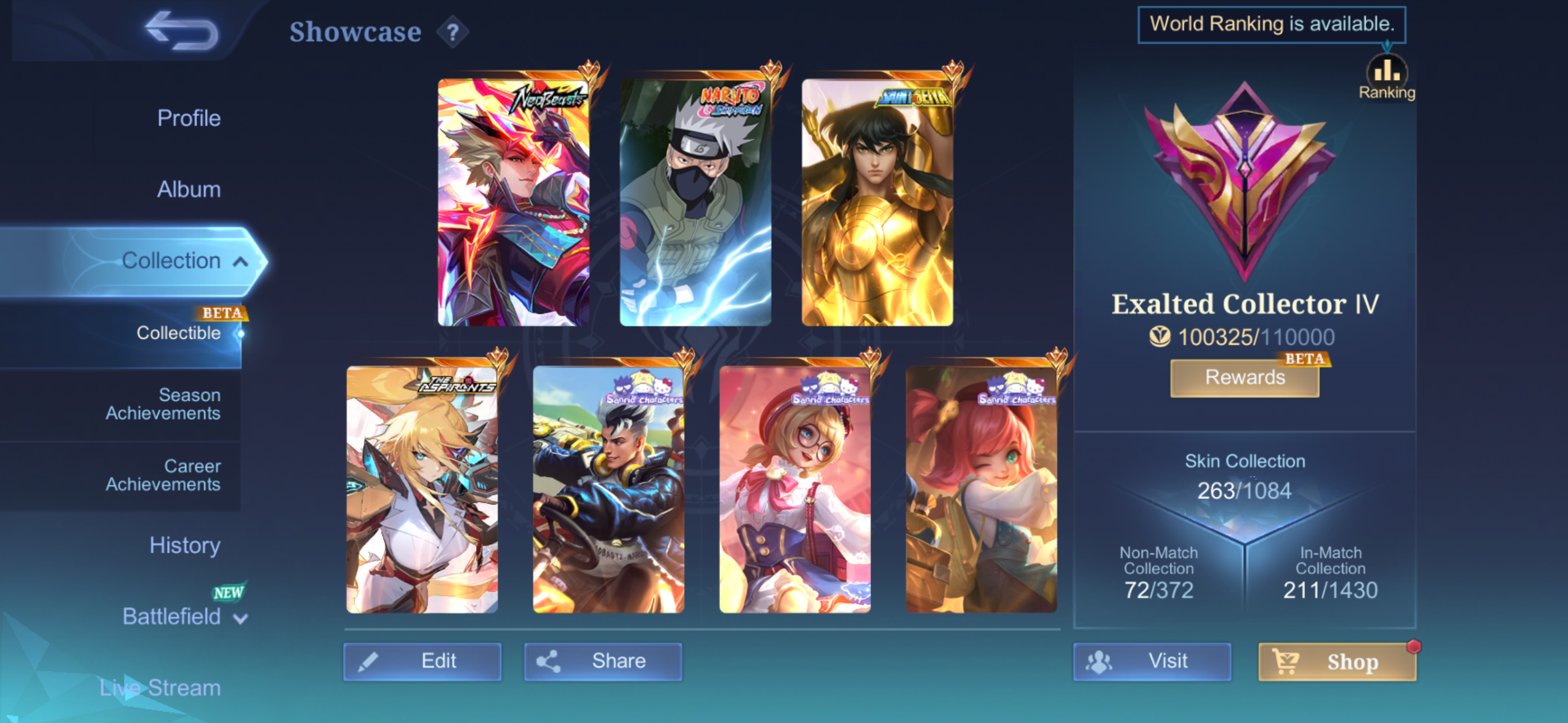
Task: Select the golden Saint Seiya skin card
Action: click(x=877, y=202)
